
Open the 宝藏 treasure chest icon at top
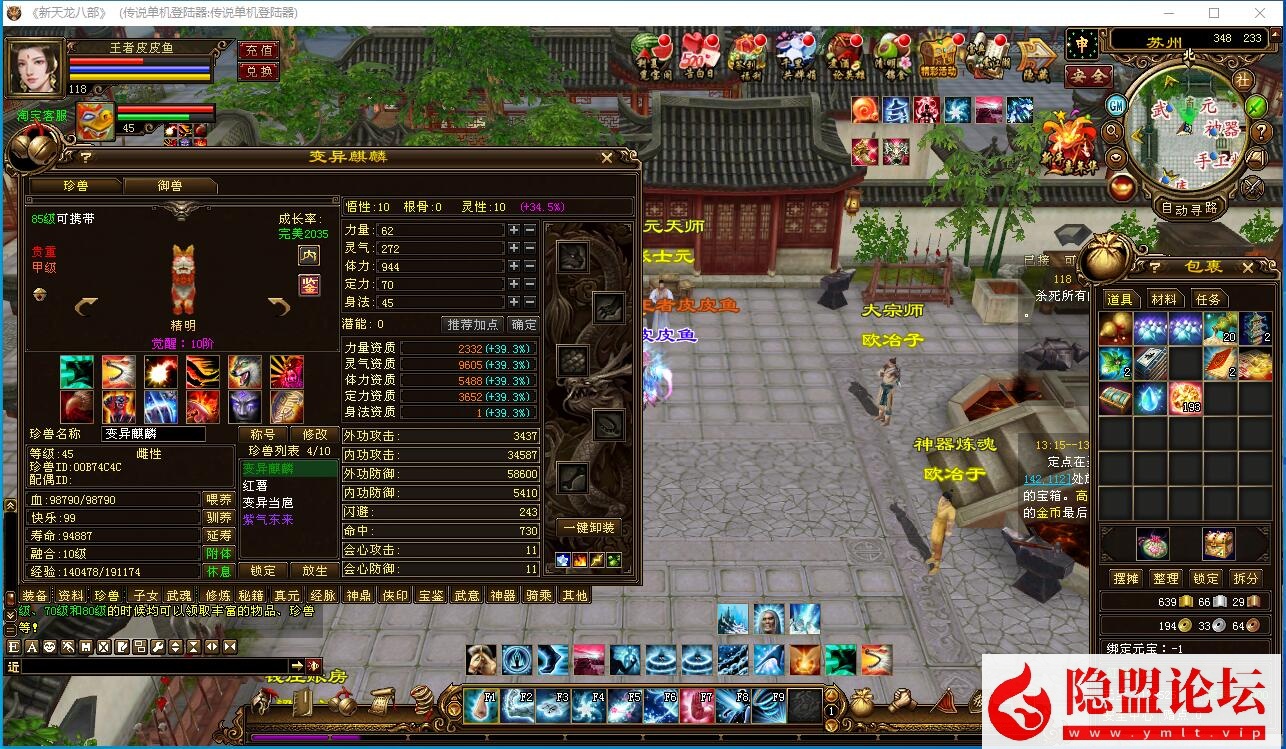pos(938,56)
